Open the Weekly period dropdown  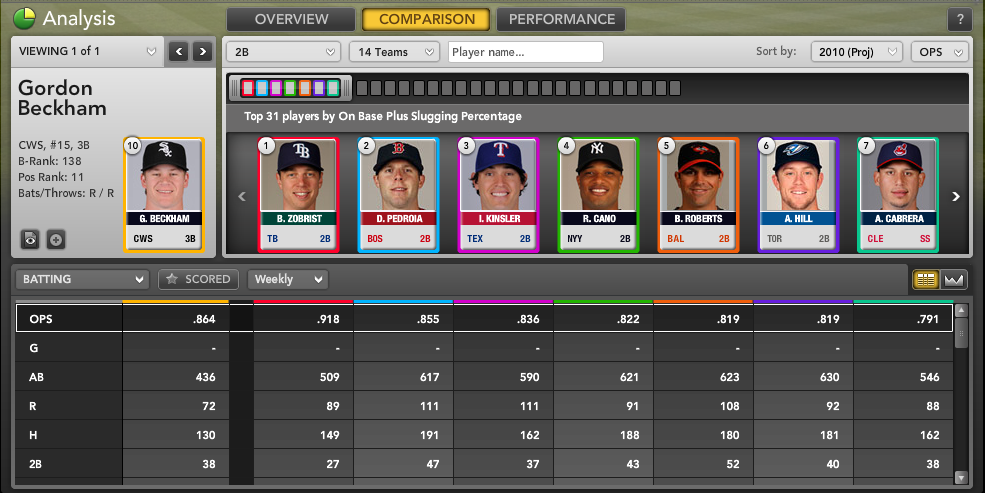pos(288,280)
